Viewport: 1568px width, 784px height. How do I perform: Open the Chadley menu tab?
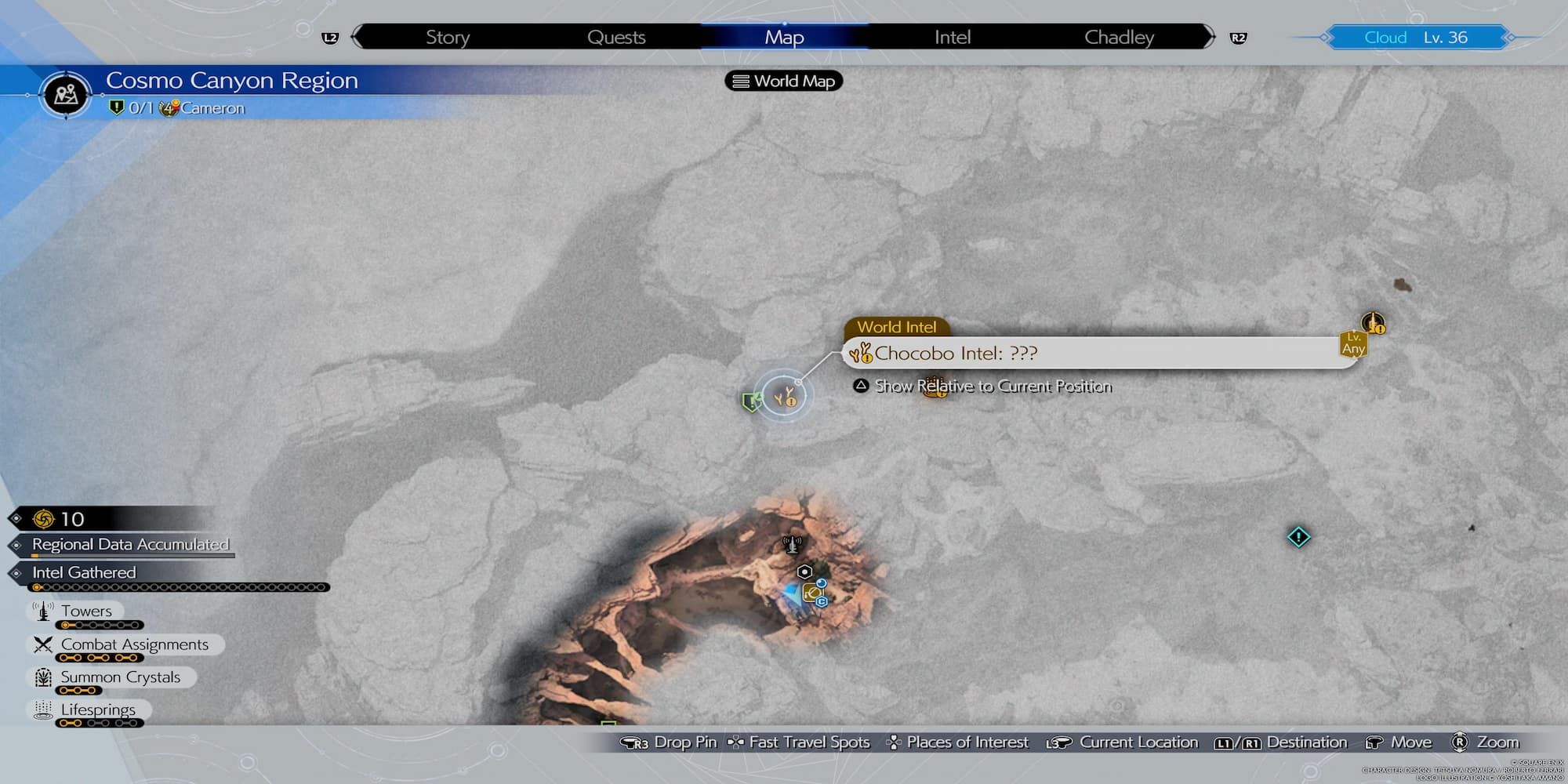pyautogui.click(x=1120, y=37)
